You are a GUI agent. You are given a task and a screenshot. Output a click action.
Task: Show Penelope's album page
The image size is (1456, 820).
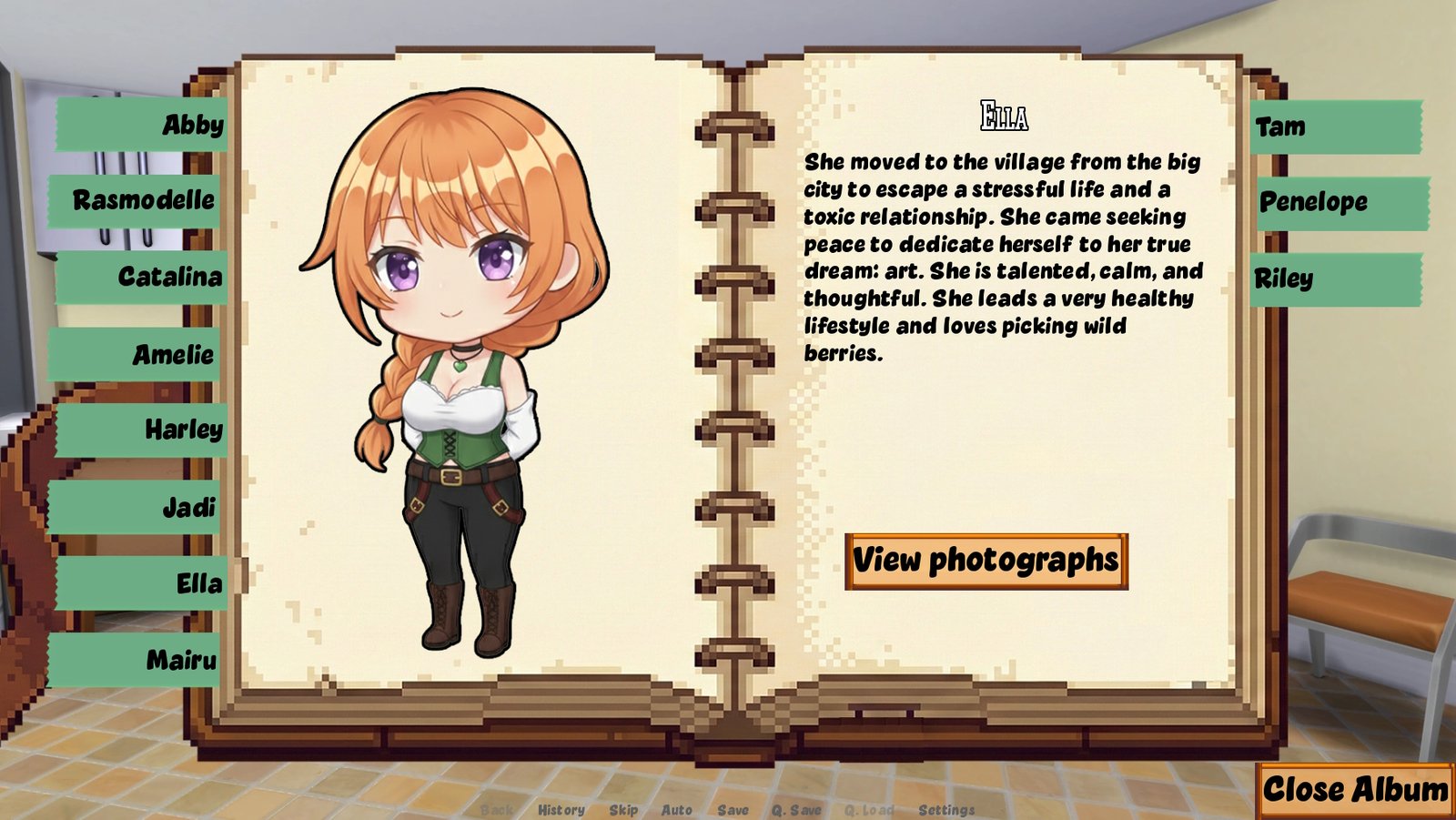(x=1340, y=202)
